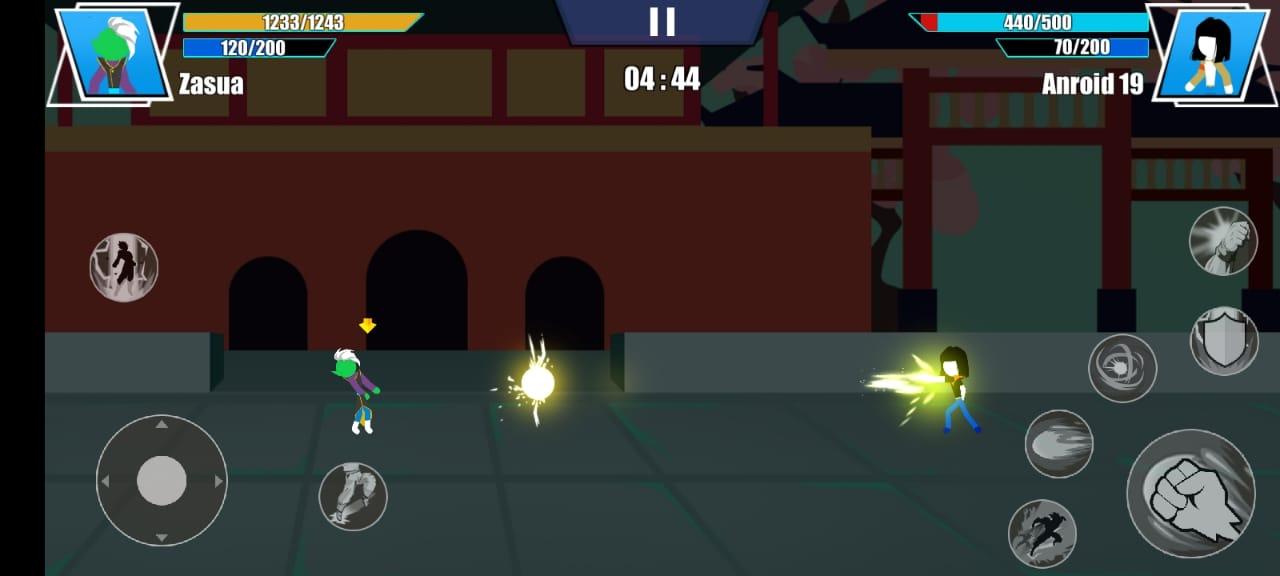Trigger the dashing fighter silhouette skill
1280x576 pixels.
[1042, 533]
